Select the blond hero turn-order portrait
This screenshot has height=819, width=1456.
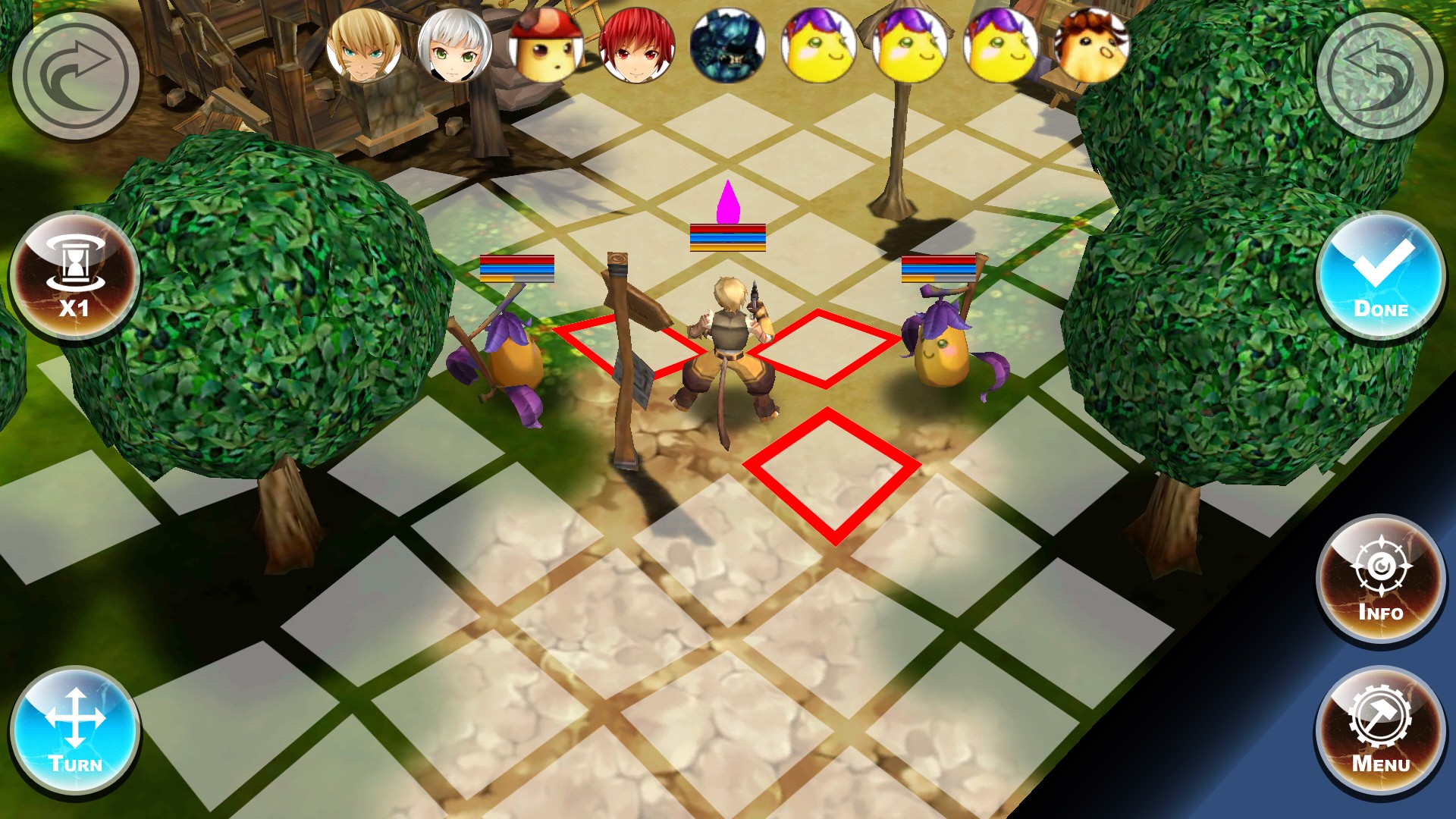coord(364,45)
